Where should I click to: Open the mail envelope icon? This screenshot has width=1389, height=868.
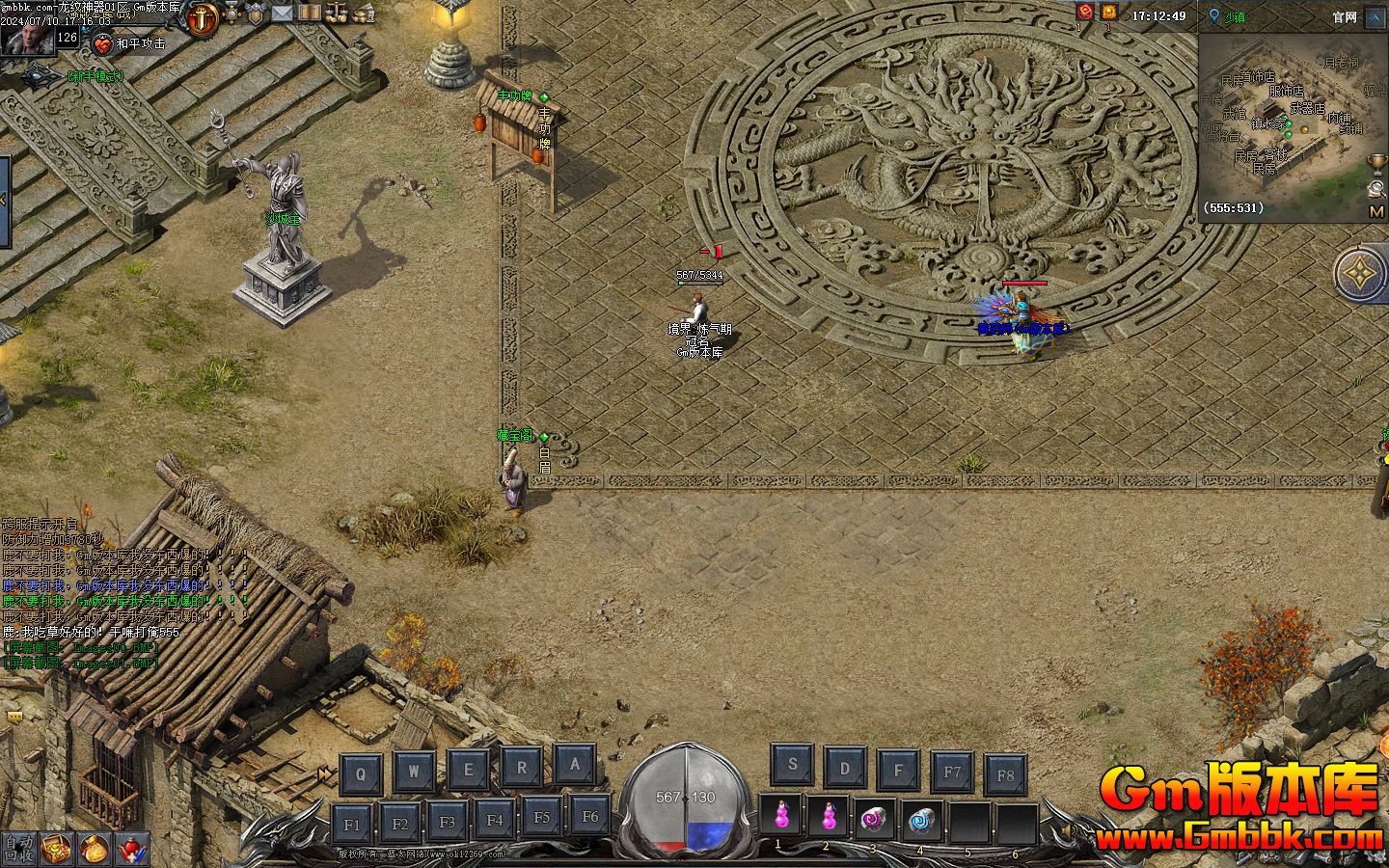[x=282, y=14]
